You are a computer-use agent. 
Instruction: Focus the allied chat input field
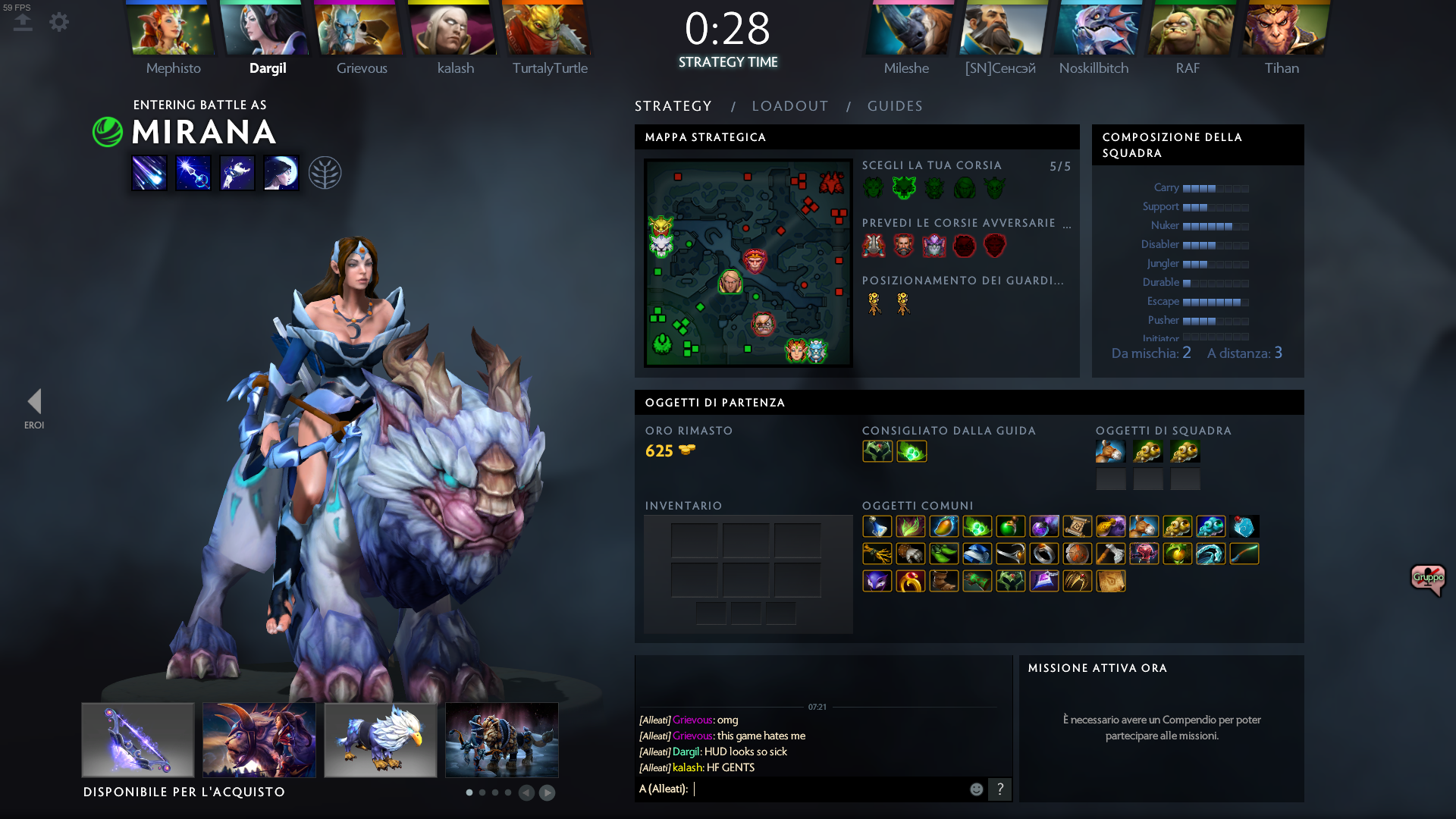[x=827, y=789]
